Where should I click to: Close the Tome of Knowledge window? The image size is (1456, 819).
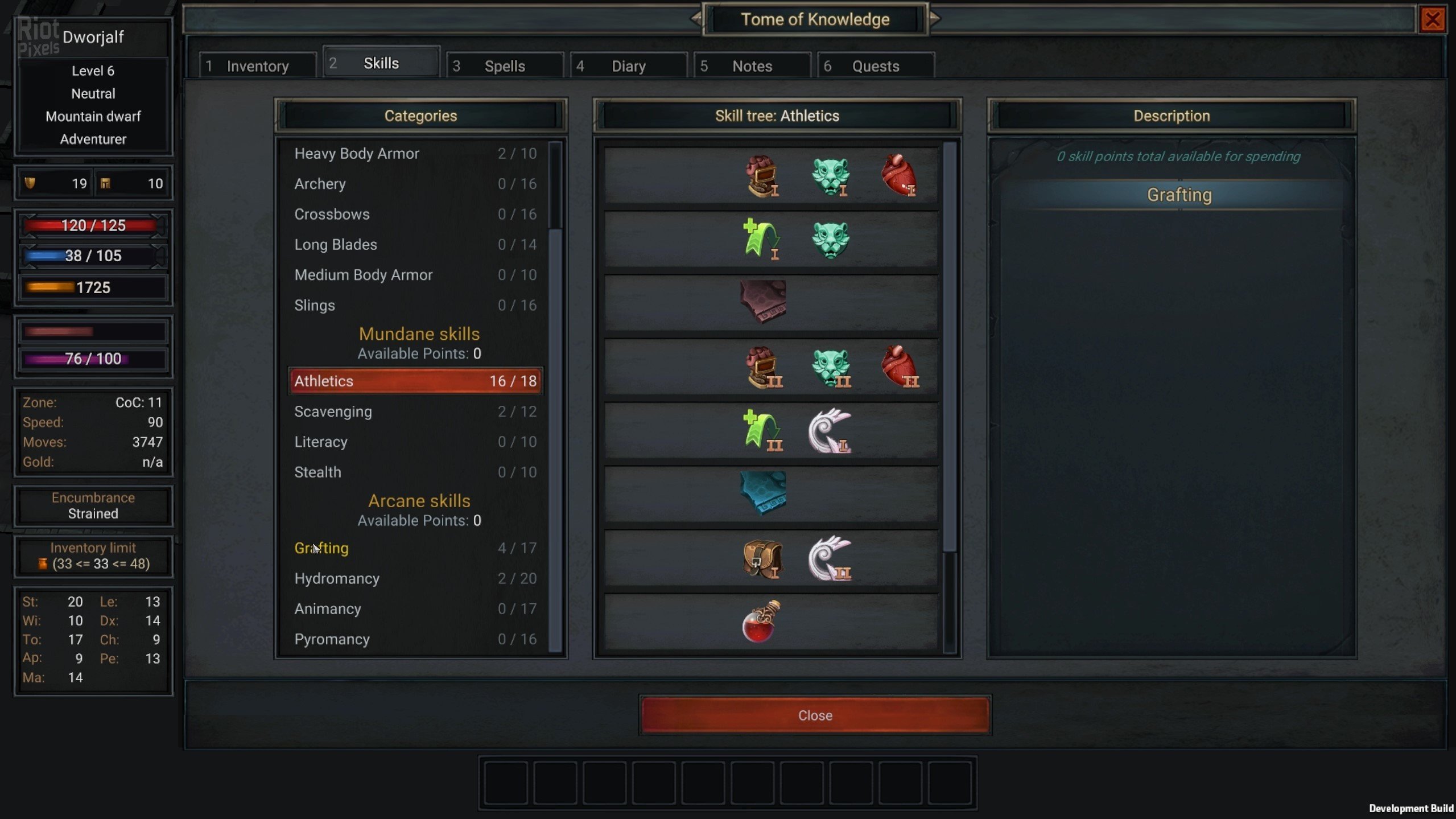(x=815, y=715)
